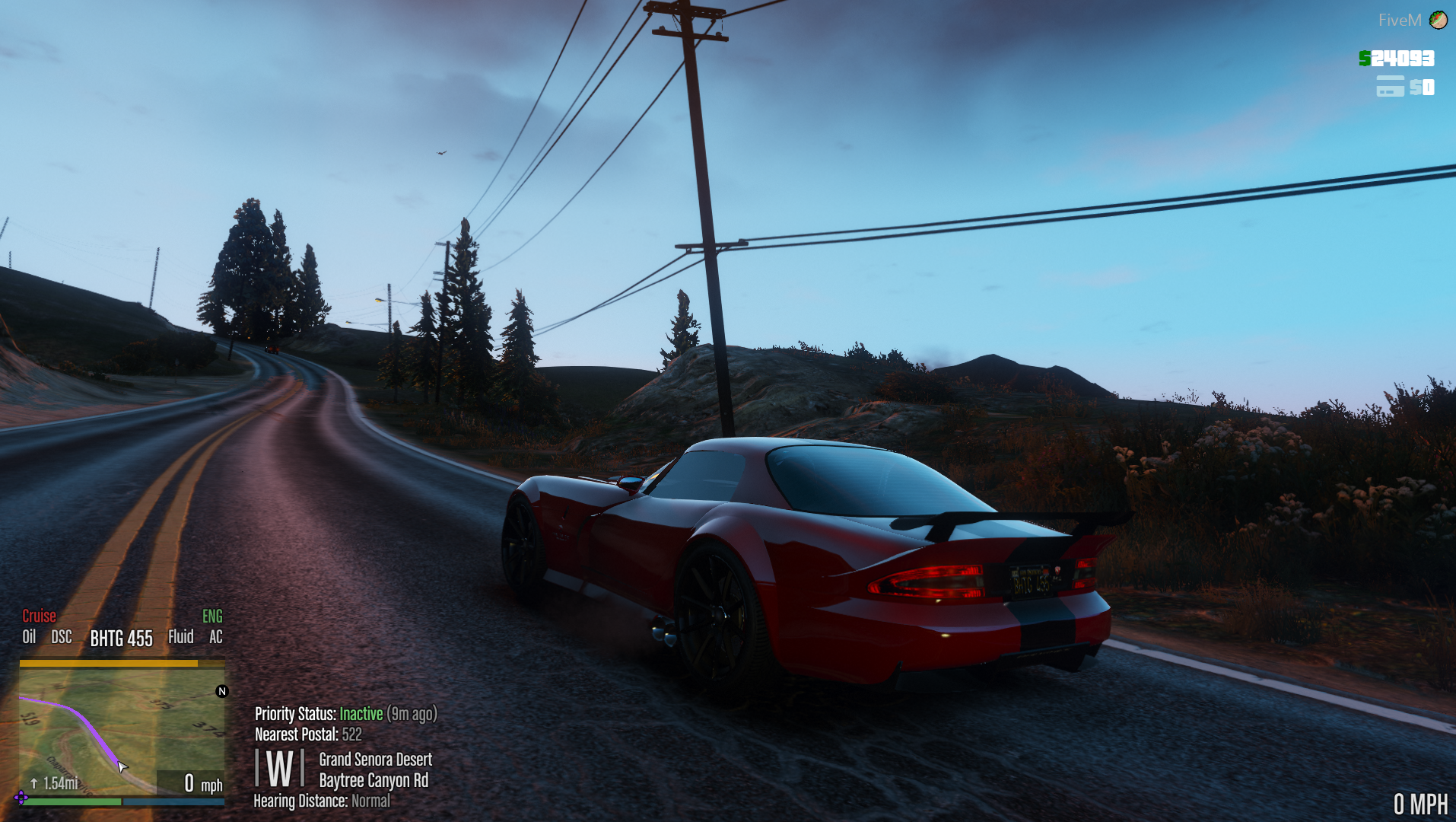Click the FiveM logo icon
The image size is (1456, 822).
pos(1438,20)
